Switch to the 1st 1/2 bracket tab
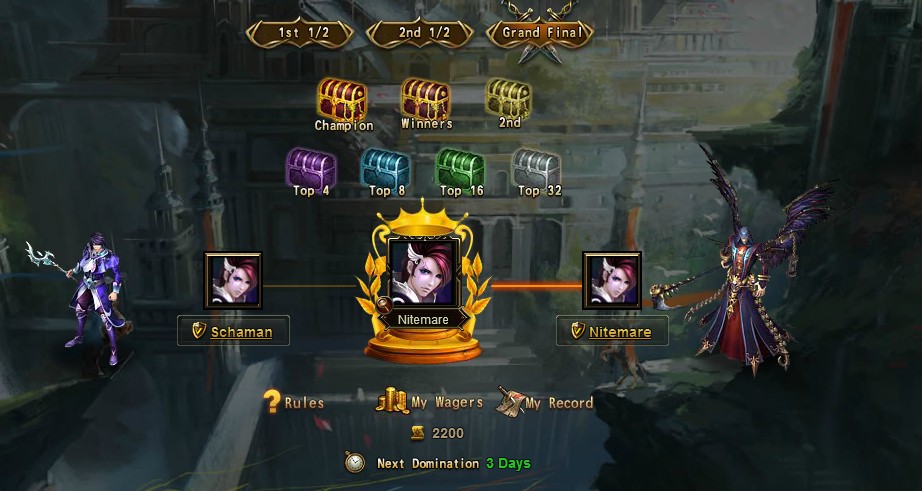This screenshot has height=491, width=922. 302,32
